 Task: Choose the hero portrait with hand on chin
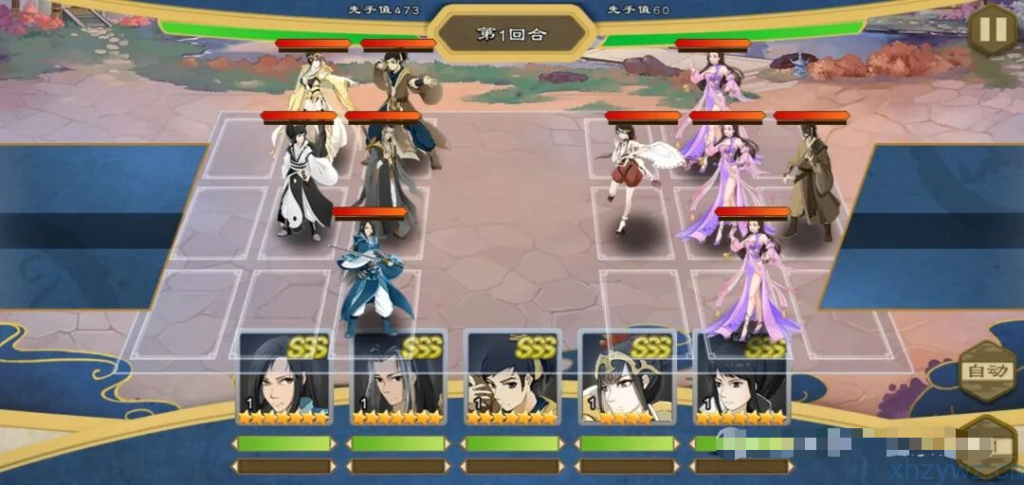[x=513, y=379]
